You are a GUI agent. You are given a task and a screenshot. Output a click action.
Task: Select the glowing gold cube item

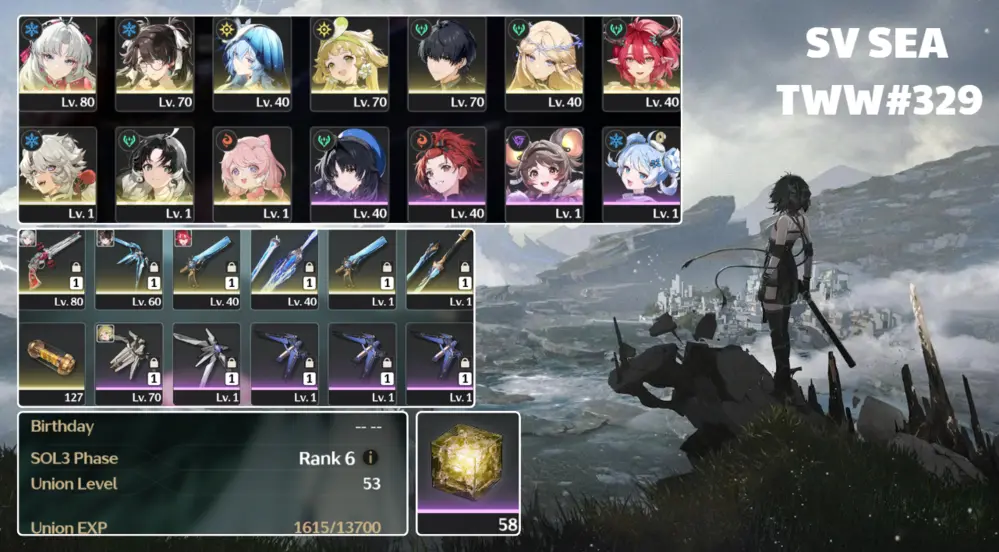468,466
